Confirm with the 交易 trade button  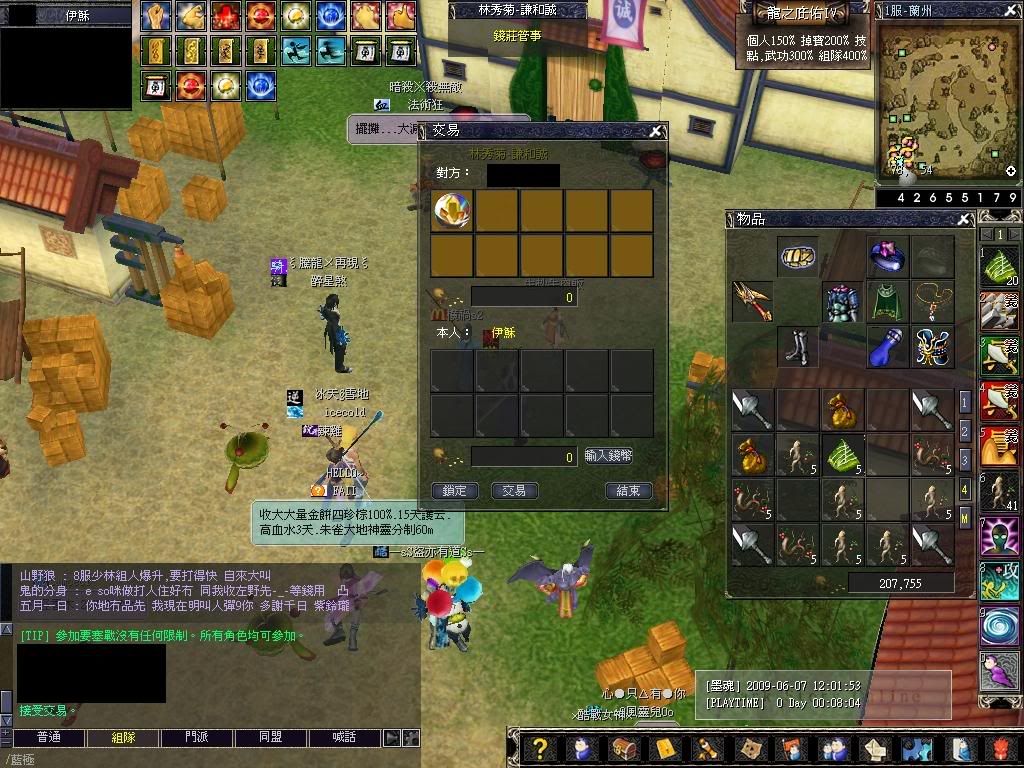point(514,491)
